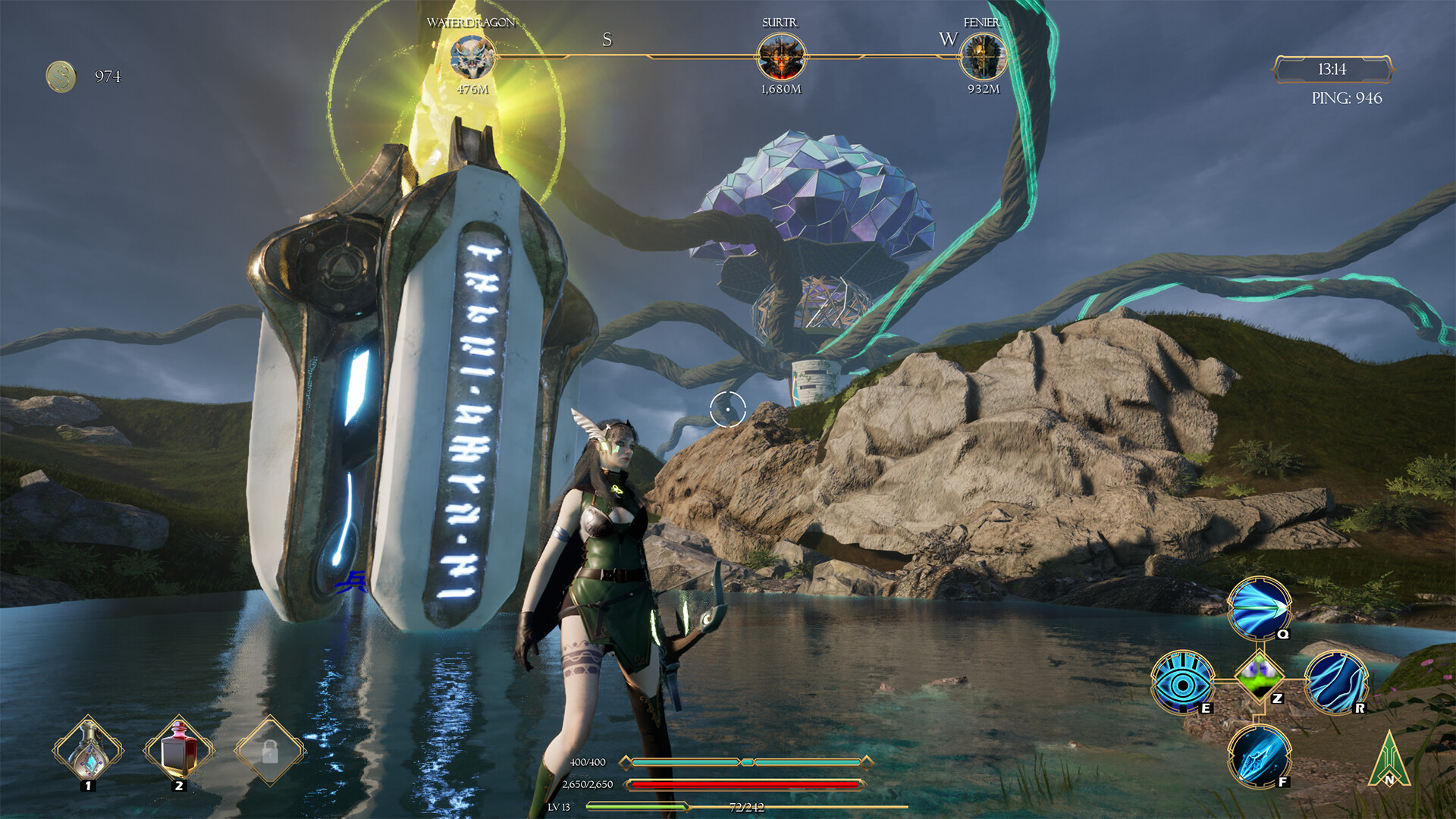Click the gold coin currency icon
This screenshot has width=1456, height=819.
tap(59, 75)
